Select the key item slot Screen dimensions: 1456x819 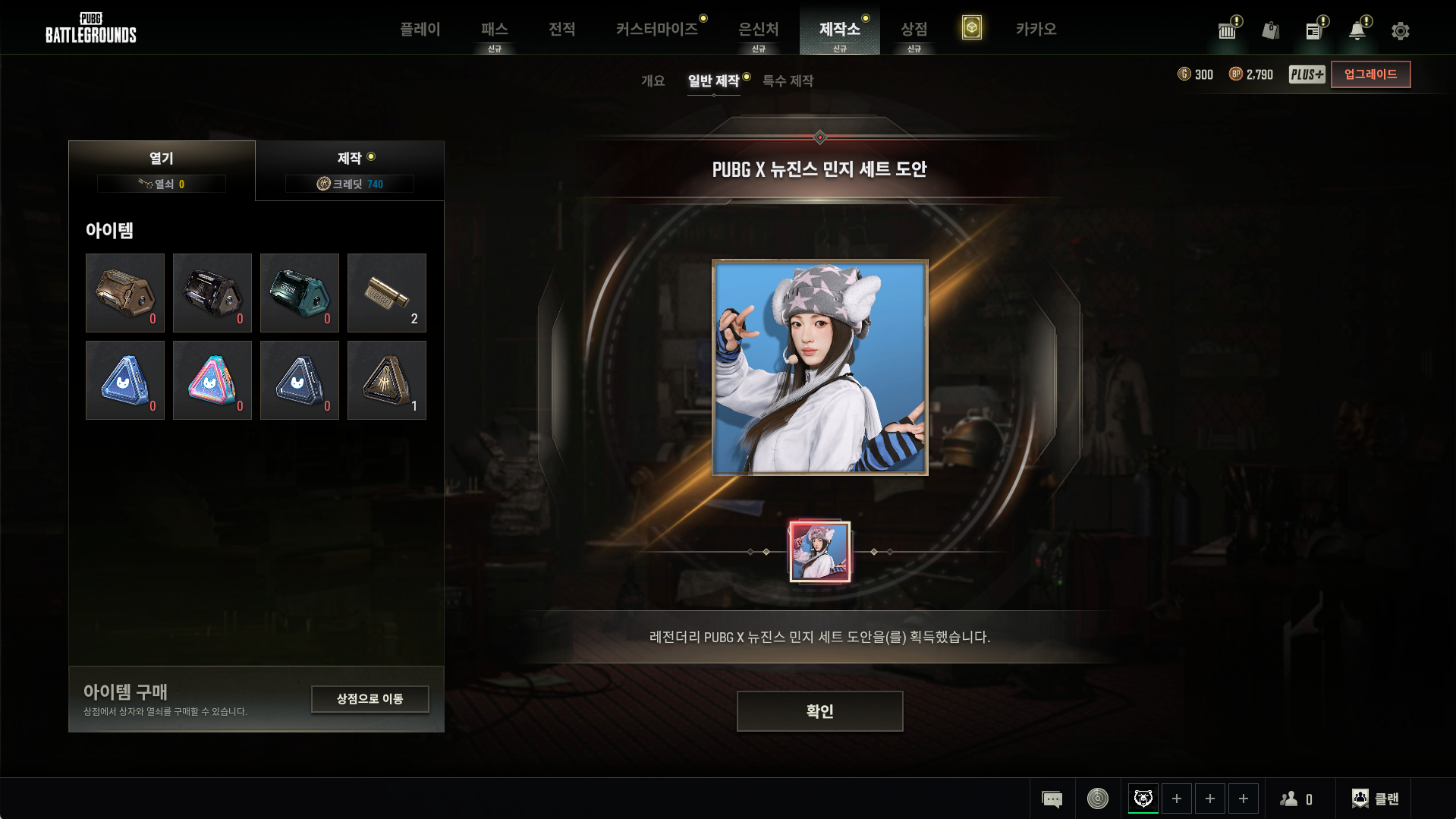point(386,293)
